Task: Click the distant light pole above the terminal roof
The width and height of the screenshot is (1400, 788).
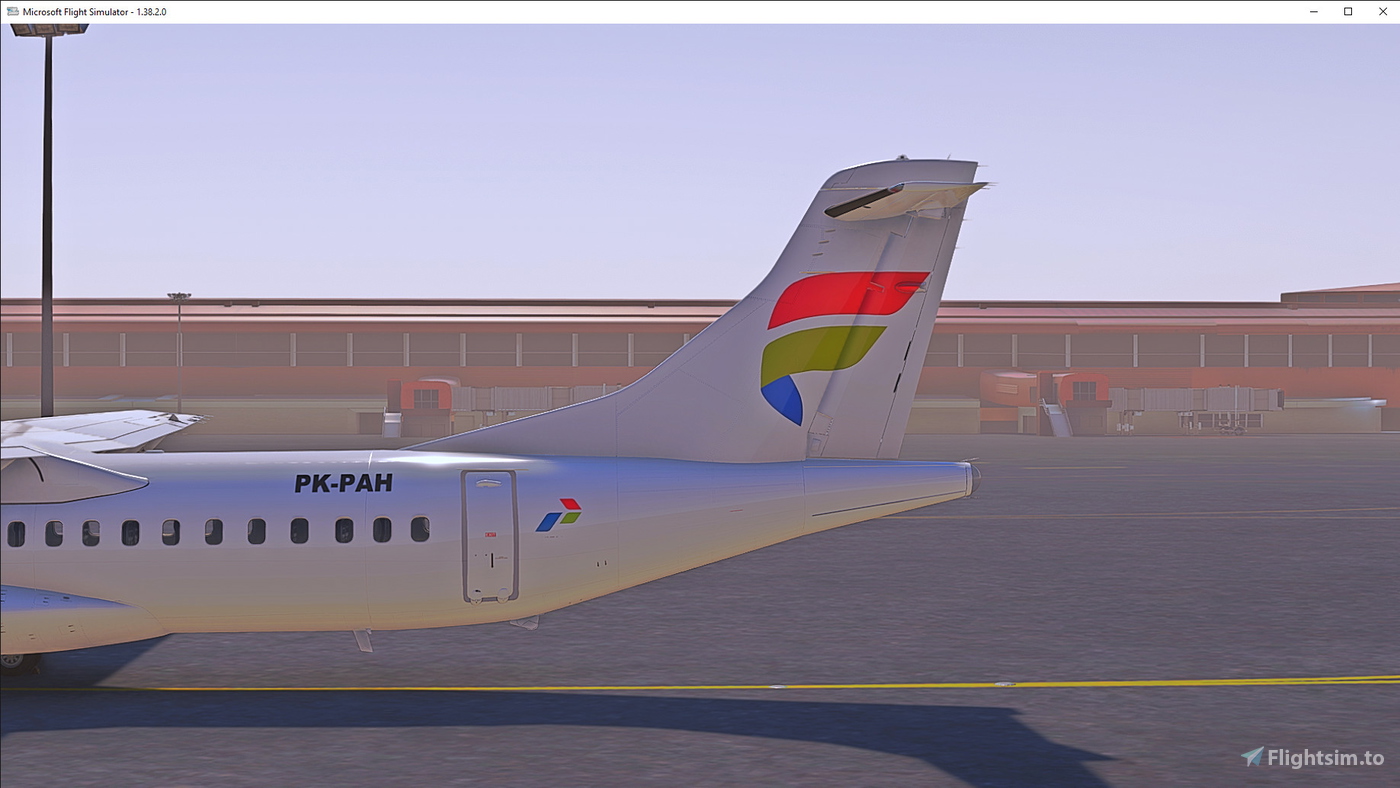Action: coord(178,297)
